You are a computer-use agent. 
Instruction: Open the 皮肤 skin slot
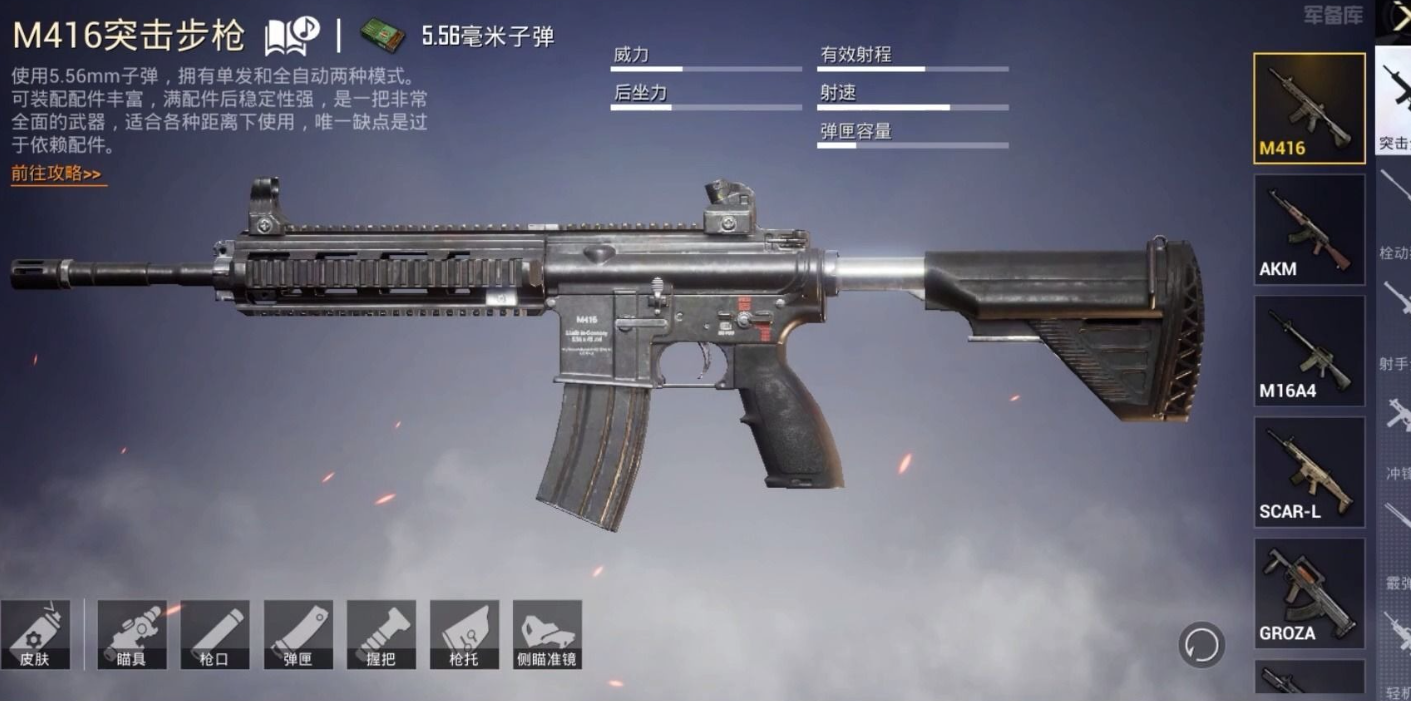(x=35, y=634)
